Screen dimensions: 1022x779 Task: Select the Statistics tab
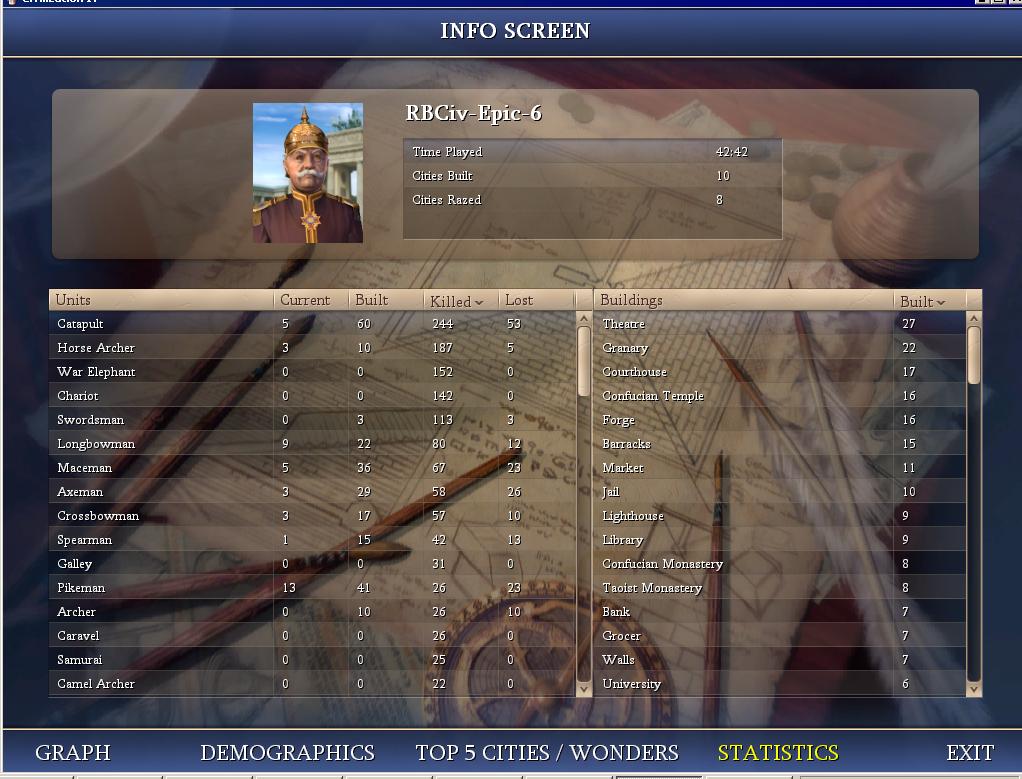tap(778, 753)
